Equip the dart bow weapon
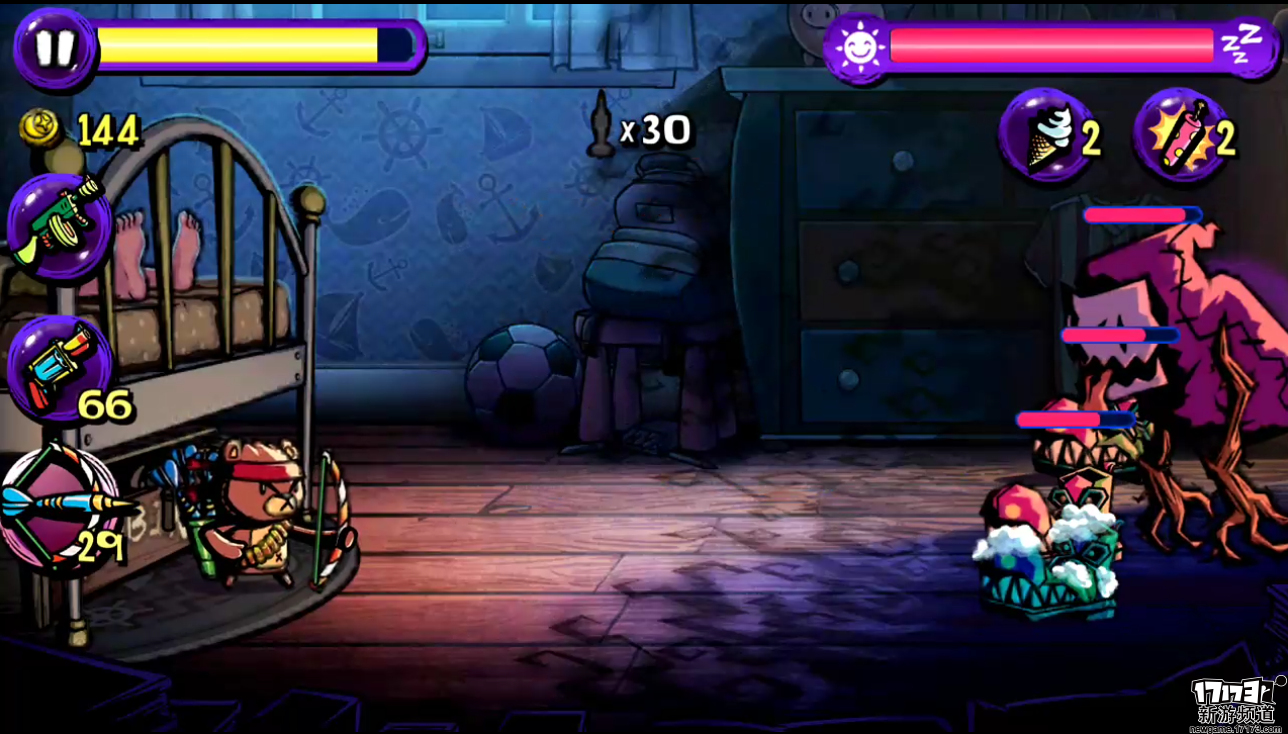1288x734 pixels. coord(60,509)
